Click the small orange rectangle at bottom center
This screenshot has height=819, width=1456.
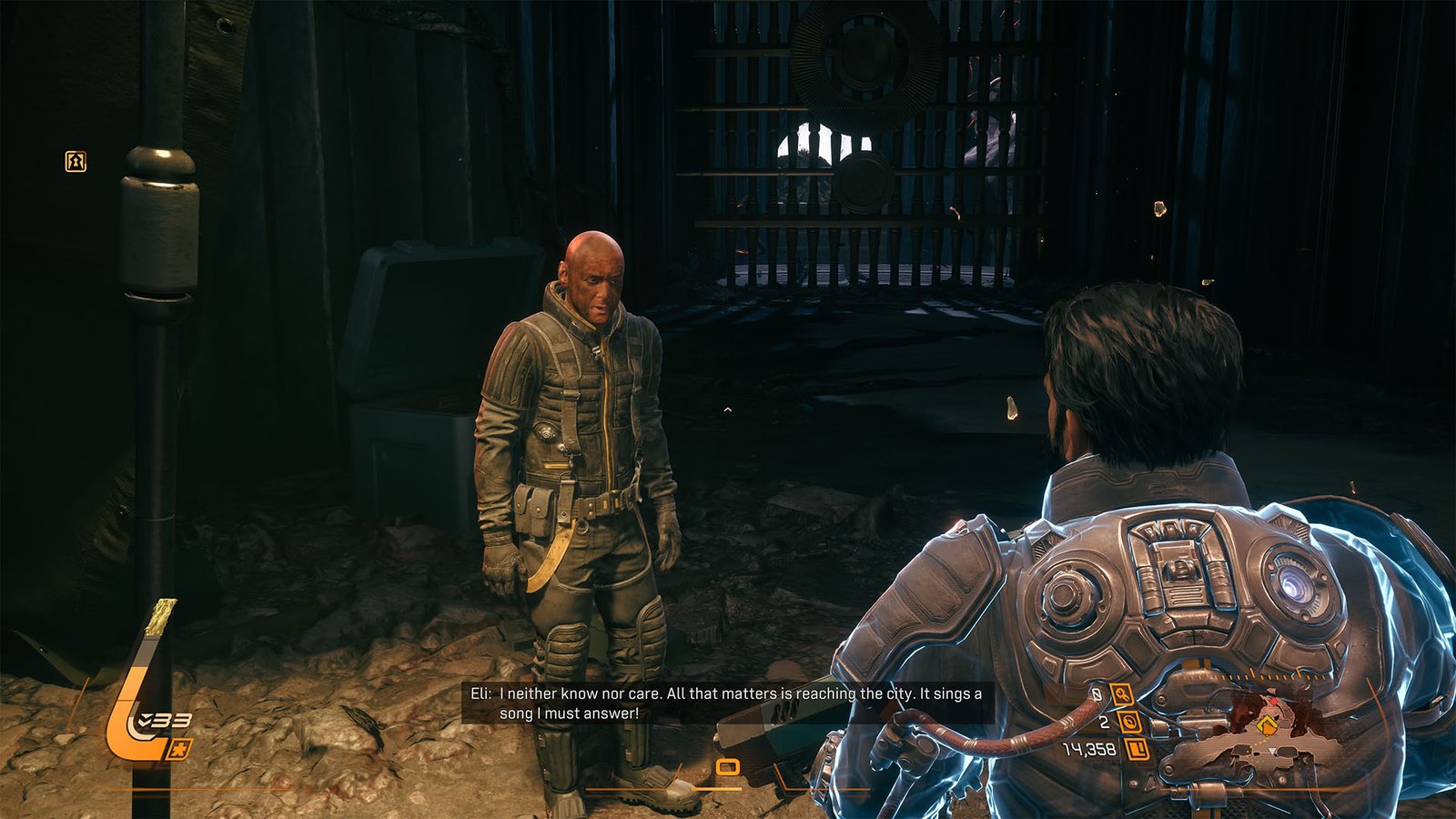pyautogui.click(x=726, y=767)
